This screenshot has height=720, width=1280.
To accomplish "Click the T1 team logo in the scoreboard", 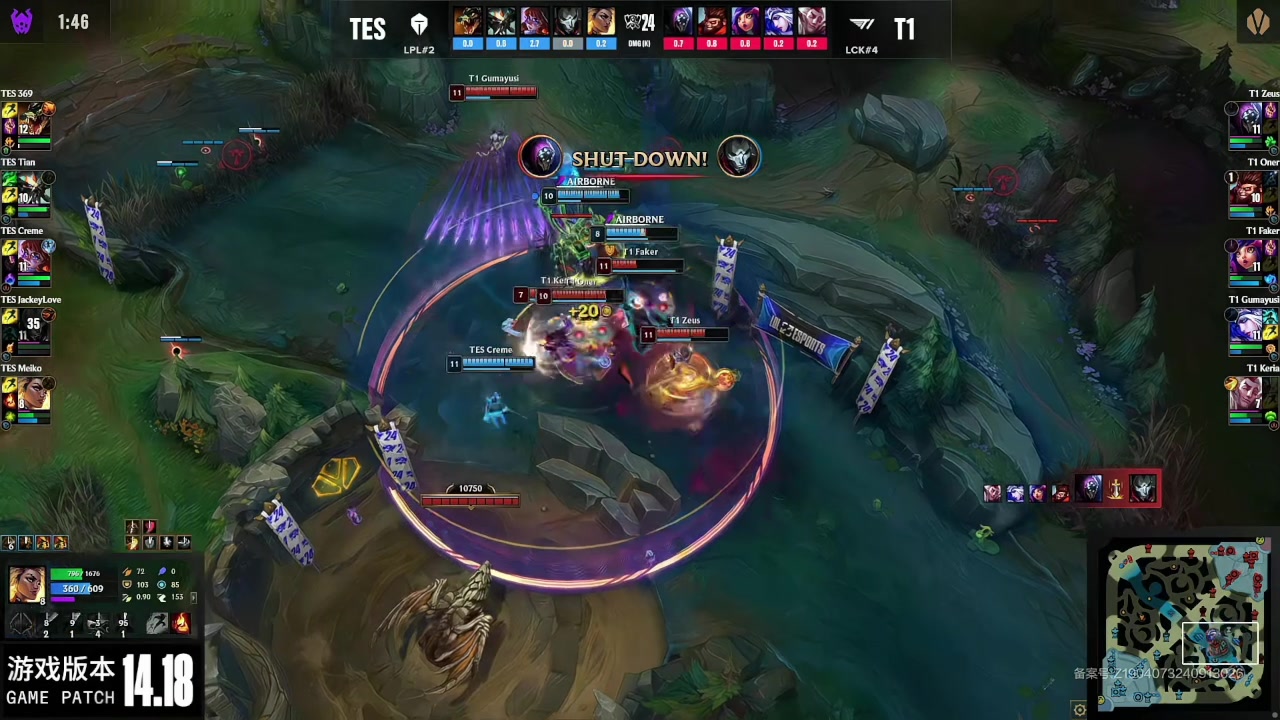I will pos(861,26).
